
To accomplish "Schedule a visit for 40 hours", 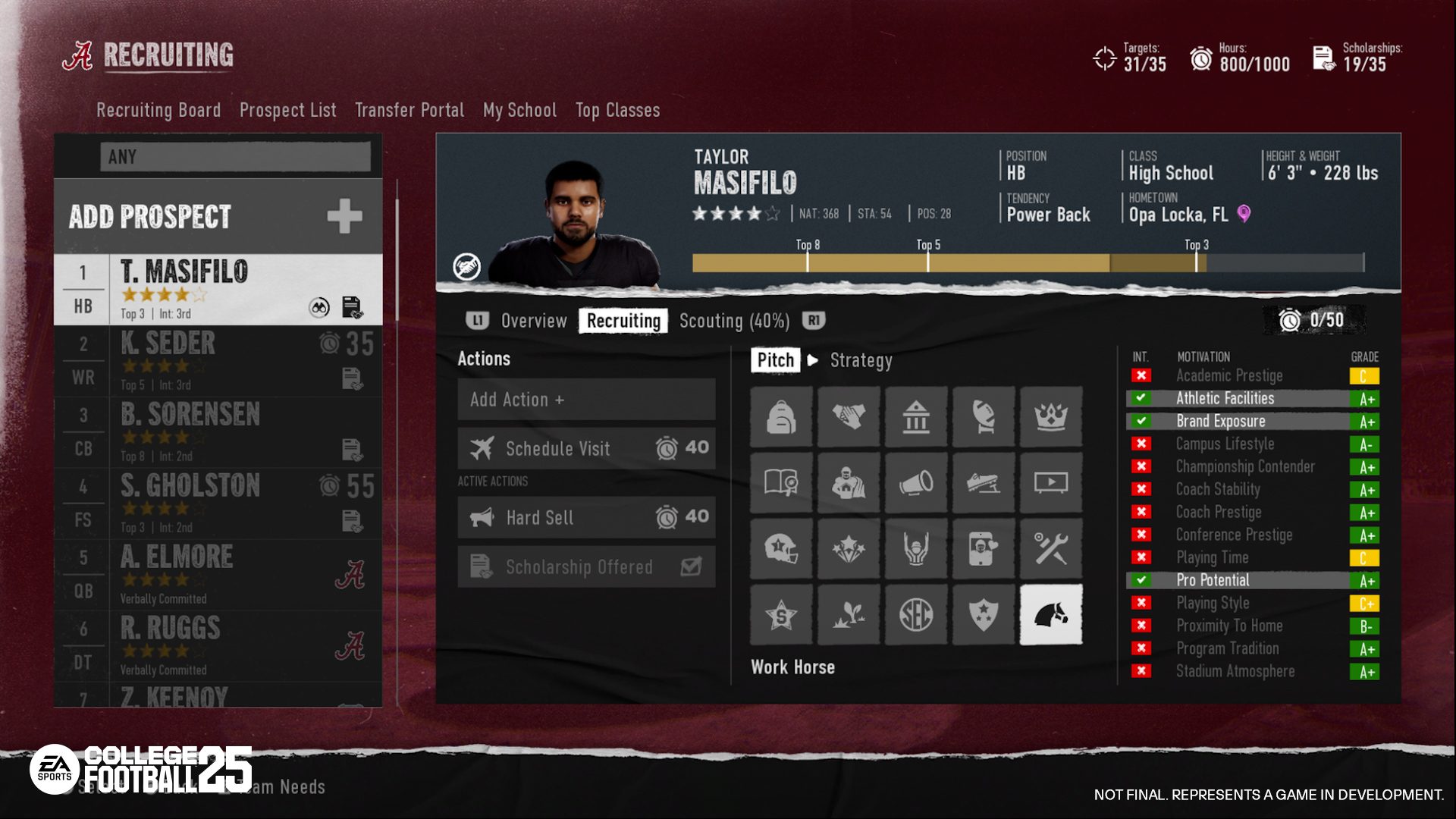I will coord(586,448).
